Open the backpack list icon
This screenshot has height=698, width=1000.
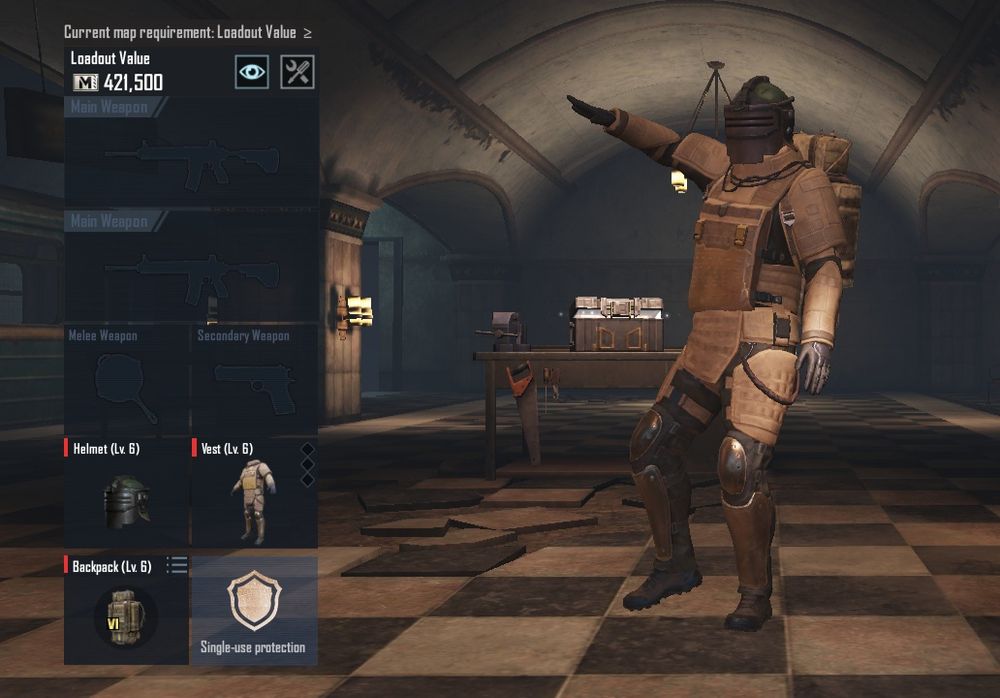pyautogui.click(x=177, y=566)
